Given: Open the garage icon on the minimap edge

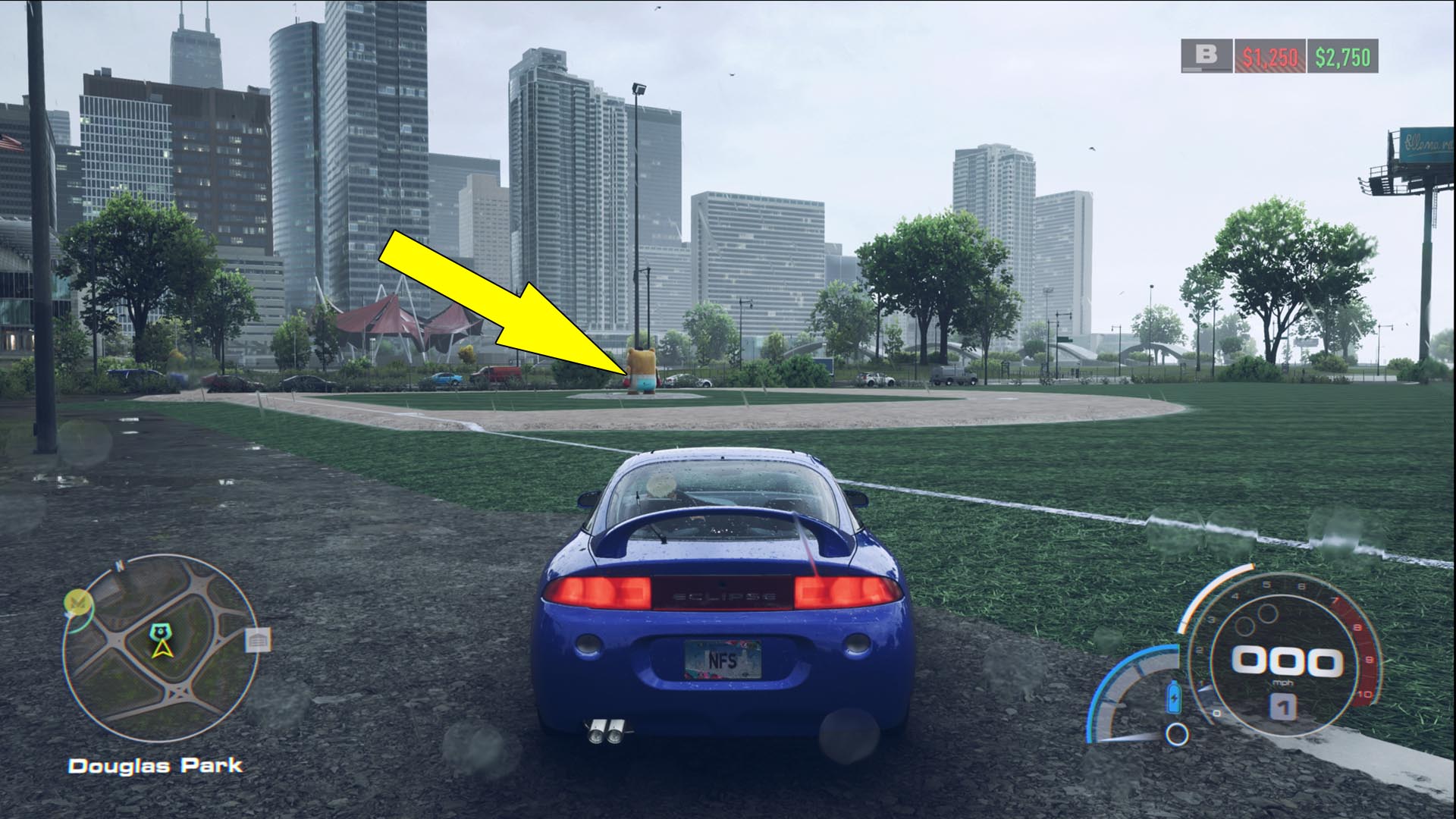Looking at the screenshot, I should coord(257,641).
